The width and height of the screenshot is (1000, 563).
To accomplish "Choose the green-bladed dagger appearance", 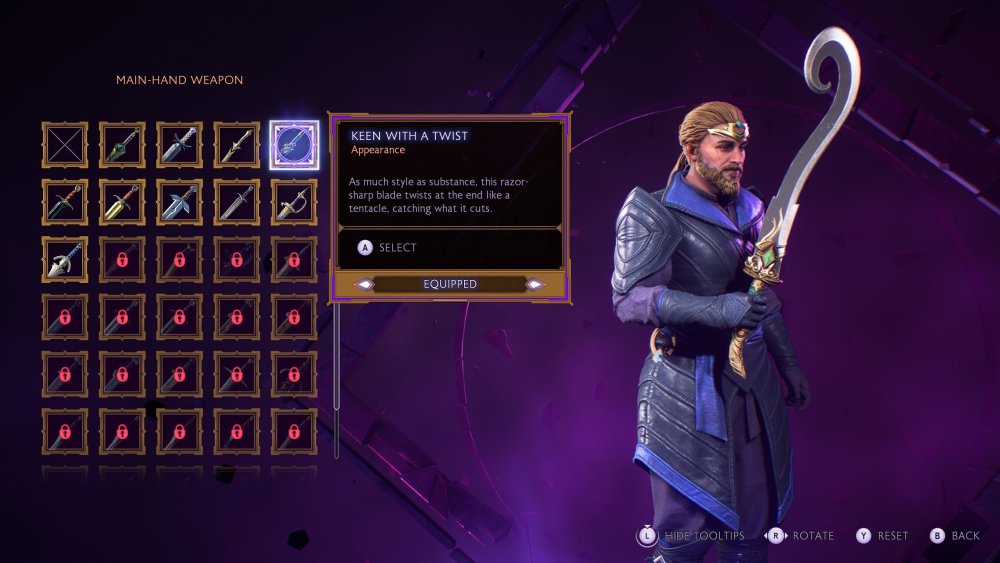I will click(122, 145).
